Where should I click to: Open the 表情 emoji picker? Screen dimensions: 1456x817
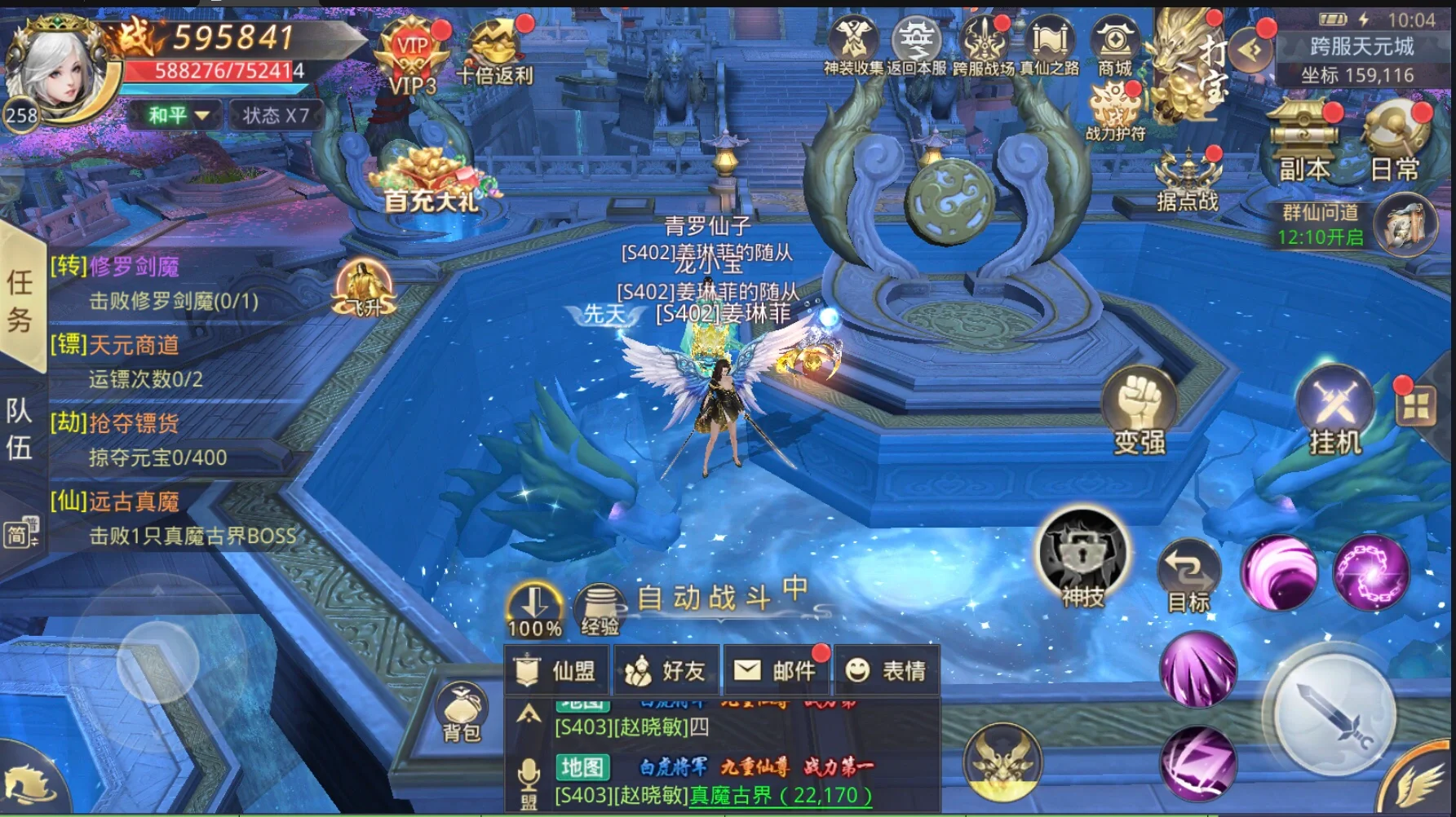[887, 670]
